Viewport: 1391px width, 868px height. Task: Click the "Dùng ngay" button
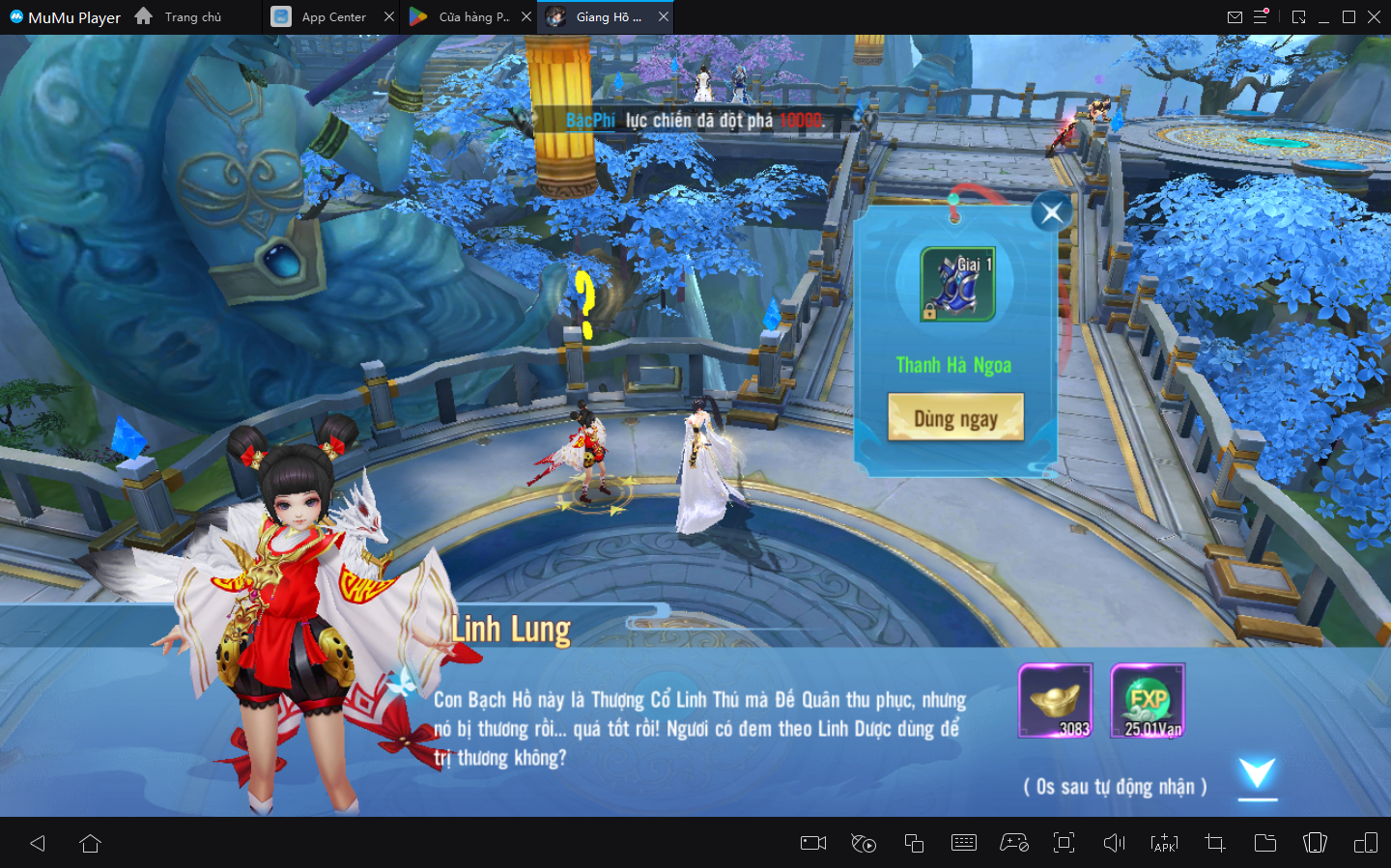click(x=955, y=417)
